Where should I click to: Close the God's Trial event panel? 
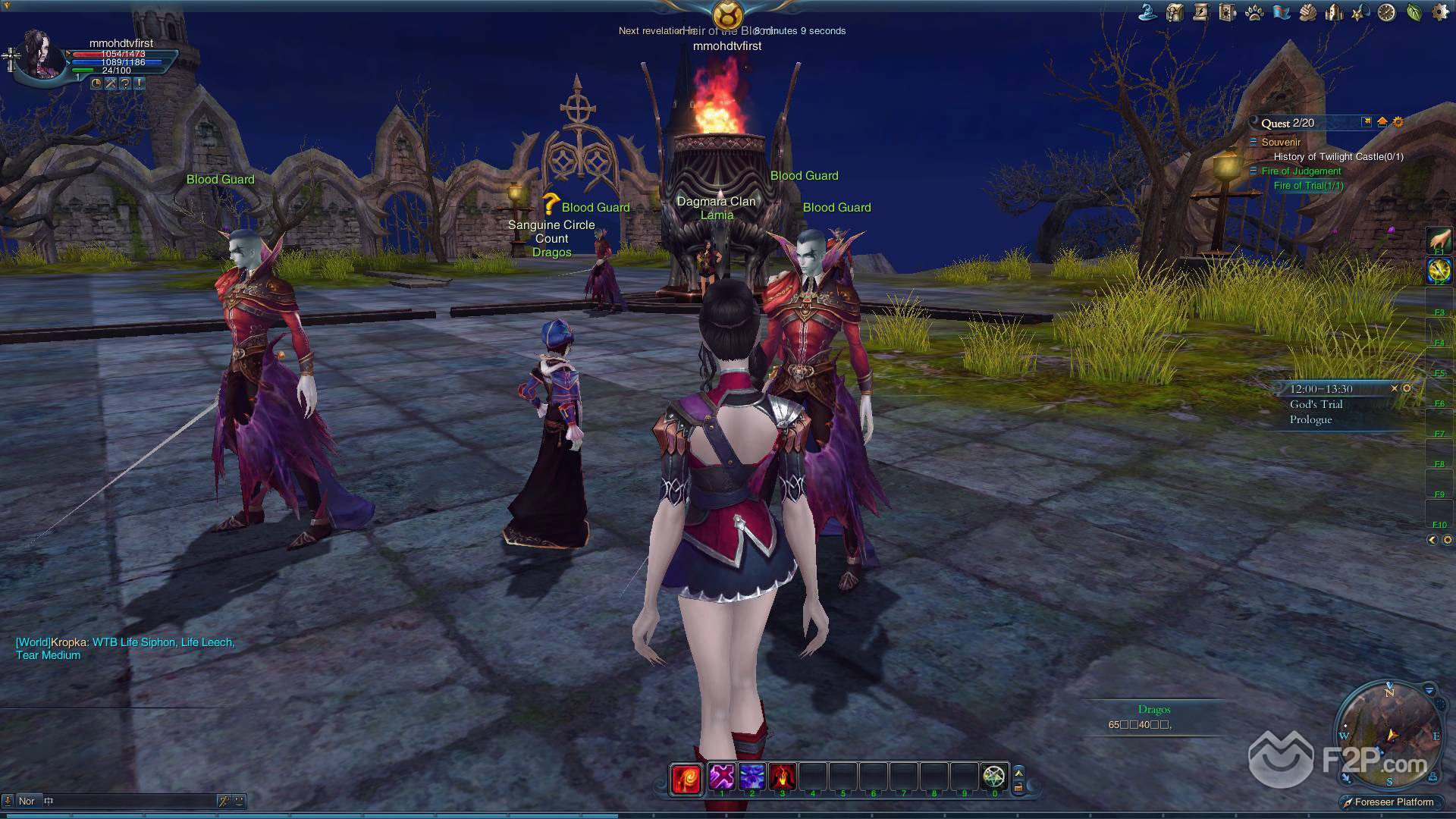pos(1394,388)
